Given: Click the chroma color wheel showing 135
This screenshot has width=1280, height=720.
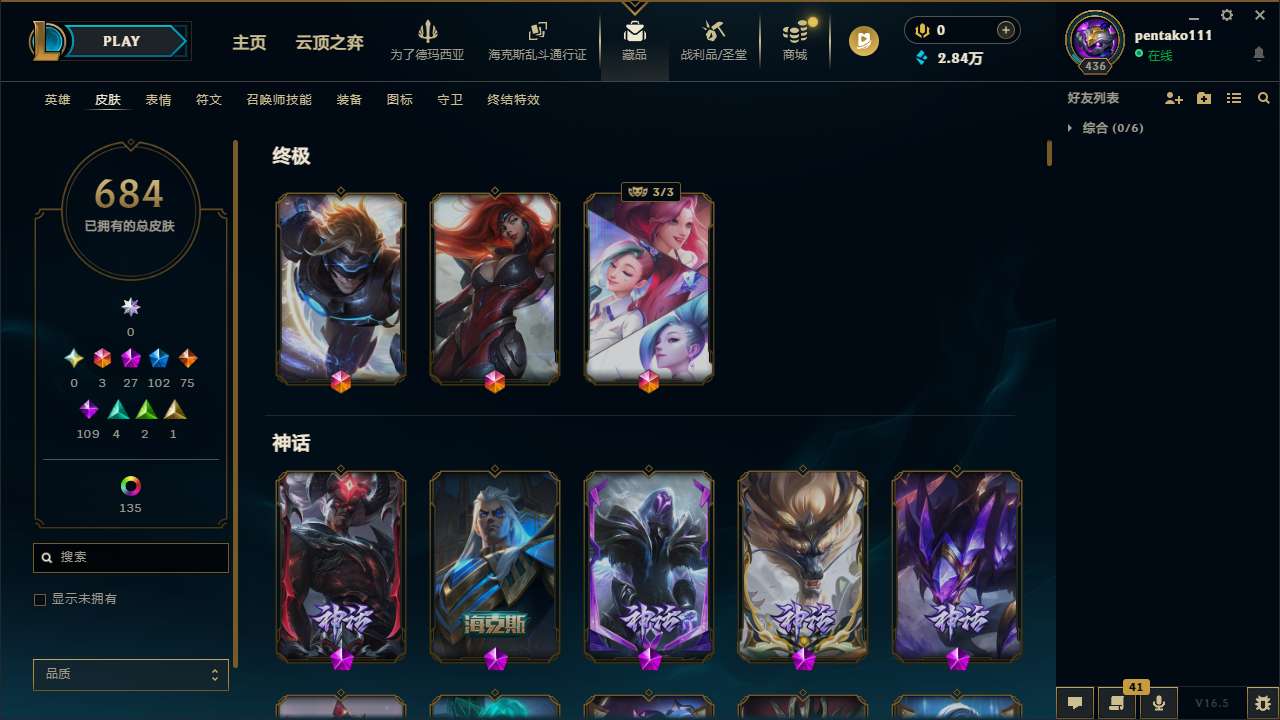Looking at the screenshot, I should [130, 483].
